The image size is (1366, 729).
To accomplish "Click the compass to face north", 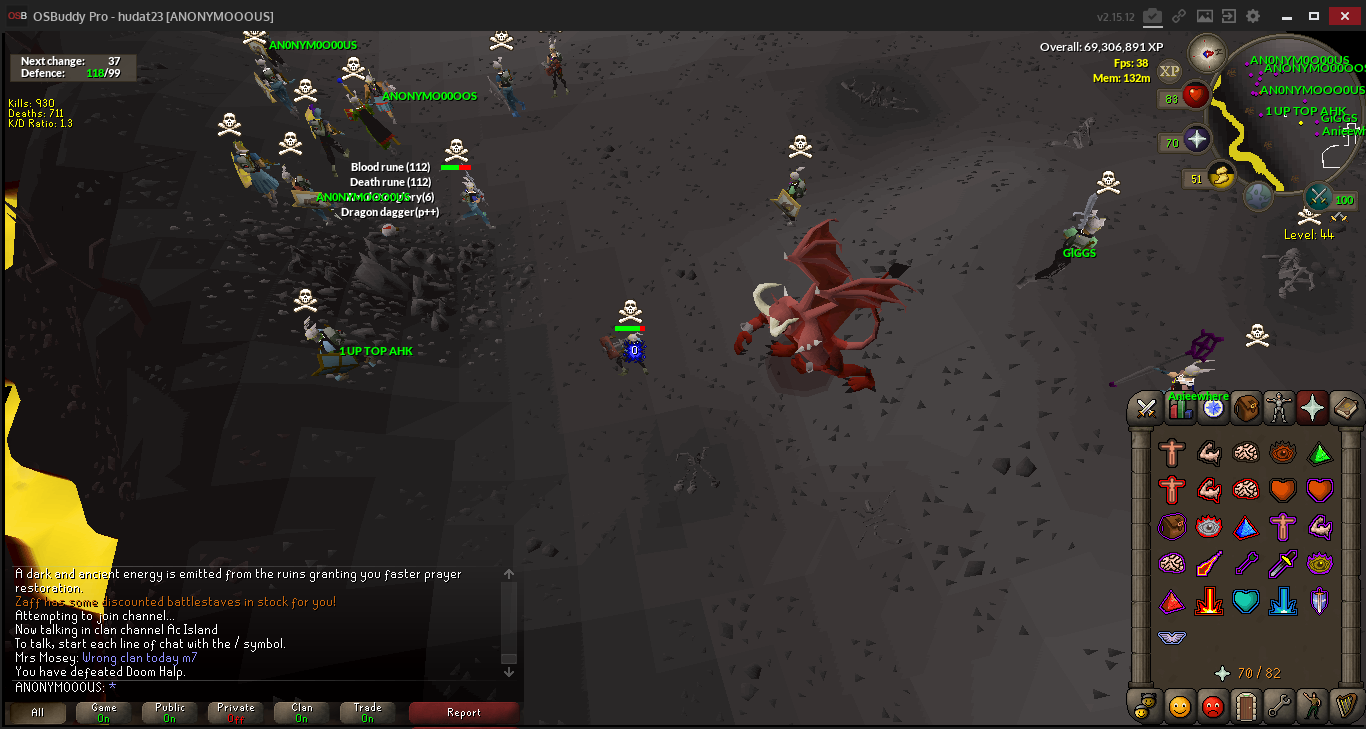I will (1208, 52).
